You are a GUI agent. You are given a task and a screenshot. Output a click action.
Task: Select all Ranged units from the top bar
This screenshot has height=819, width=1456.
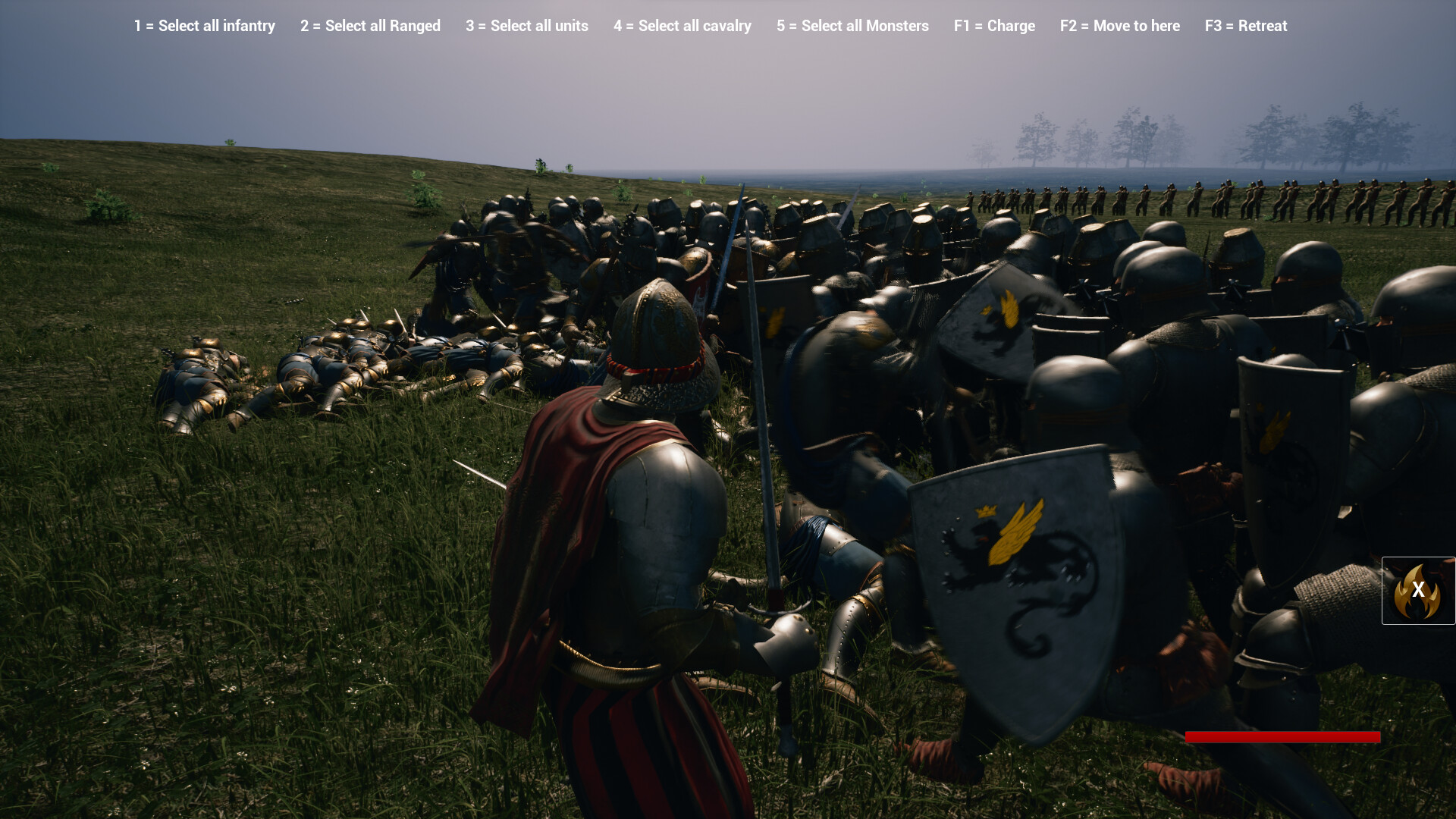coord(370,26)
